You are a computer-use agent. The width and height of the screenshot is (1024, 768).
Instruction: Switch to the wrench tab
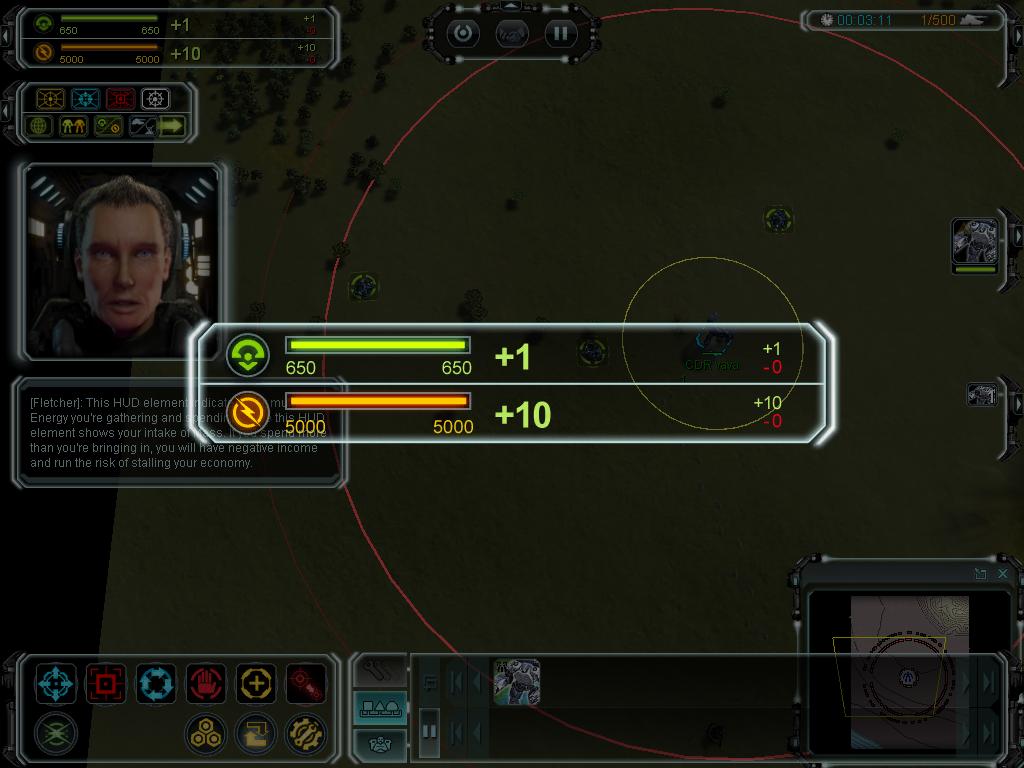pyautogui.click(x=381, y=669)
